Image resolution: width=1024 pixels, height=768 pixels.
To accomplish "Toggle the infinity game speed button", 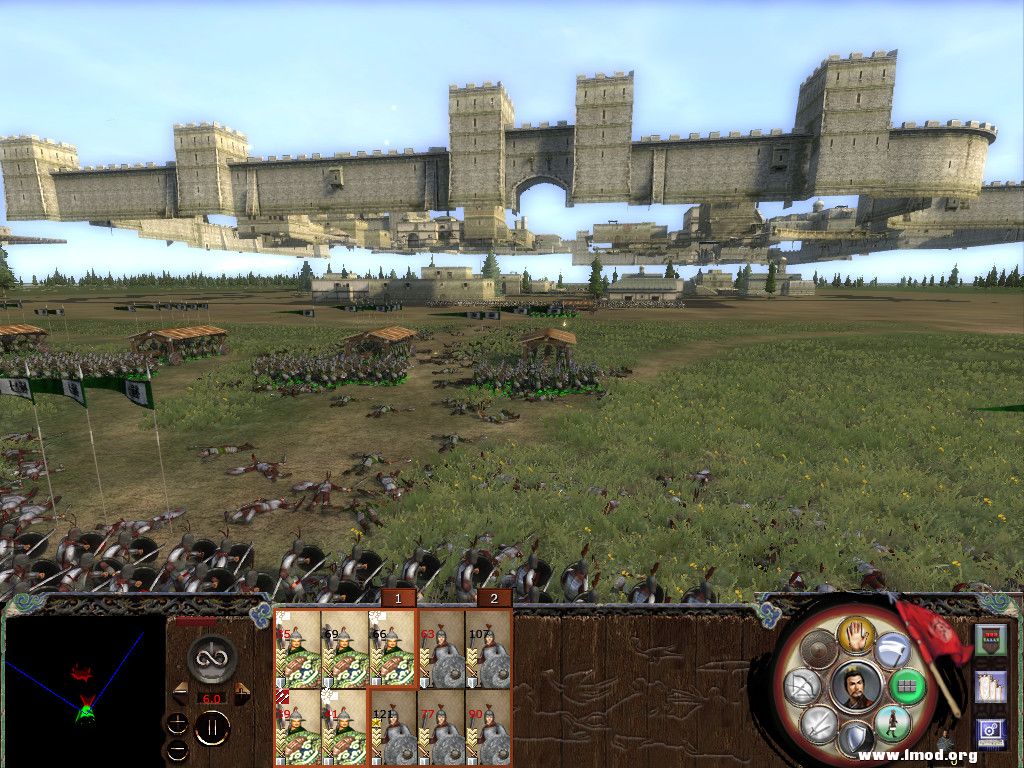I will click(212, 658).
